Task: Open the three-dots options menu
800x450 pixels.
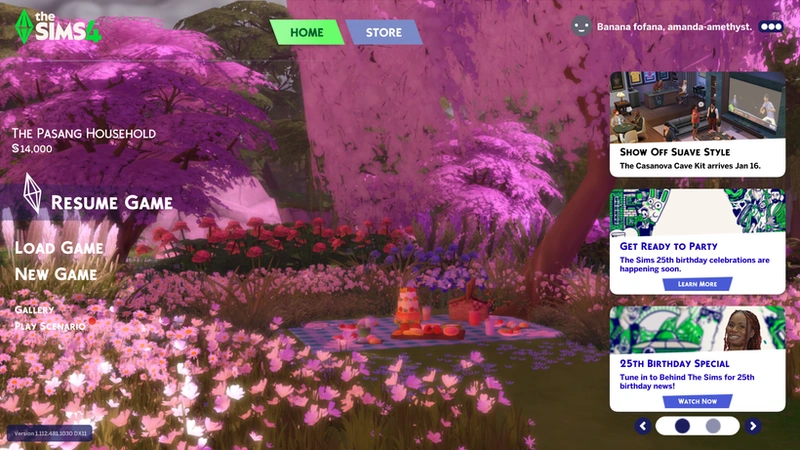Action: click(771, 27)
